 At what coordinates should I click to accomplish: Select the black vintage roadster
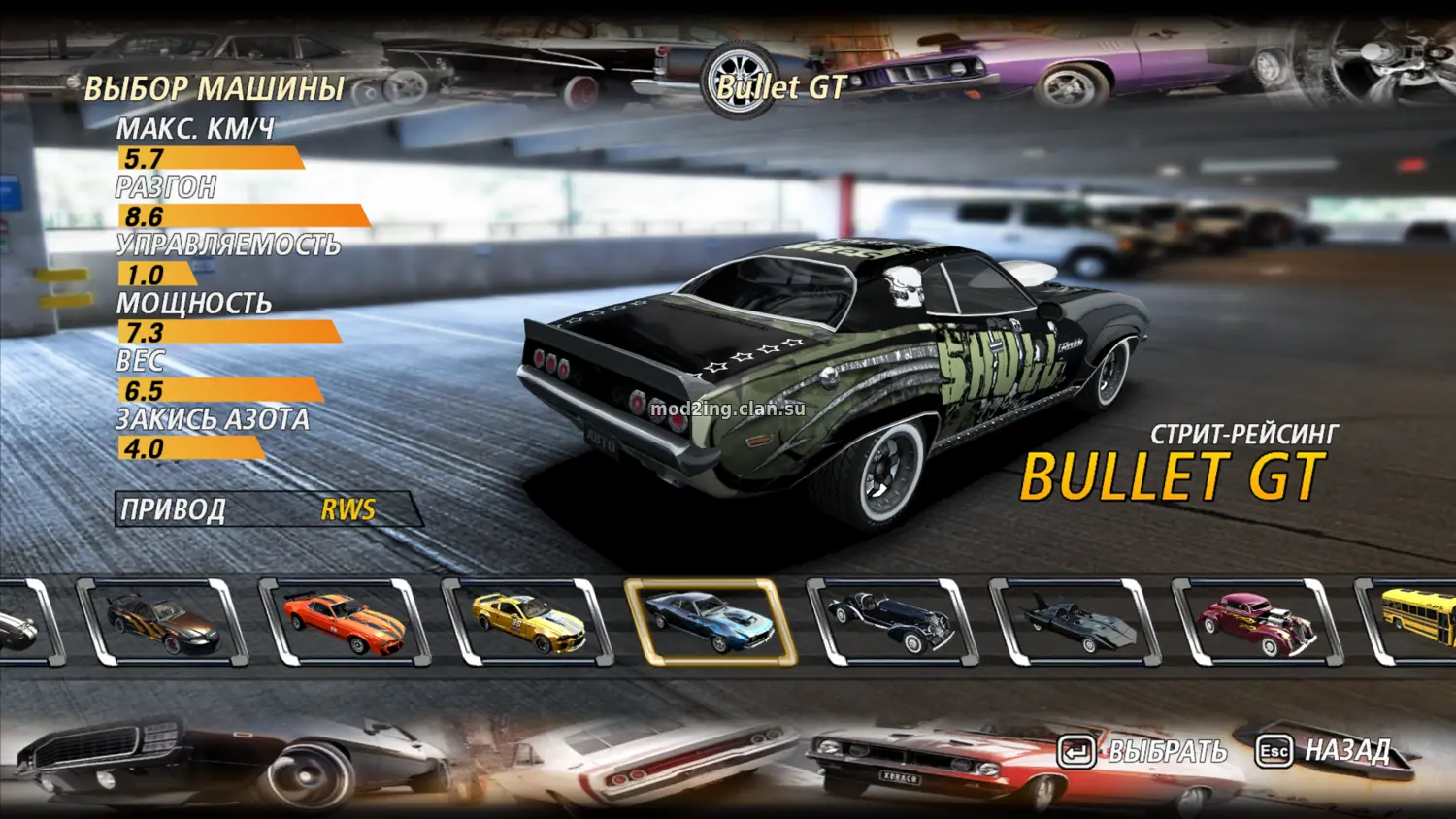891,623
